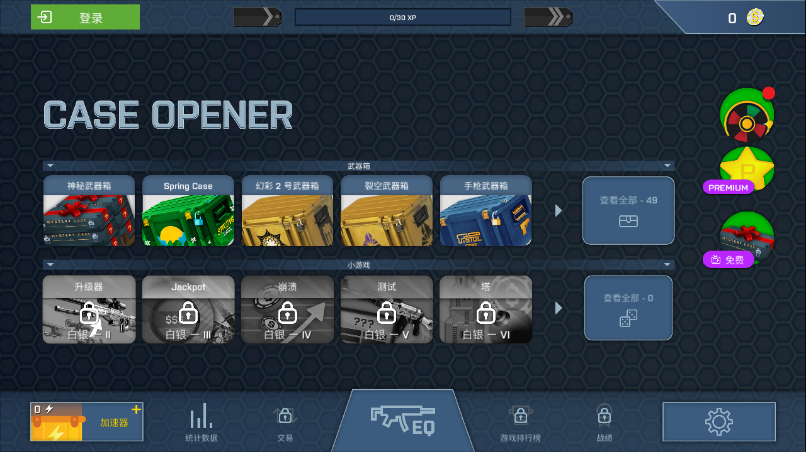Viewport: 806px width, 452px height.
Task: Select the green Spring Case
Action: (188, 211)
